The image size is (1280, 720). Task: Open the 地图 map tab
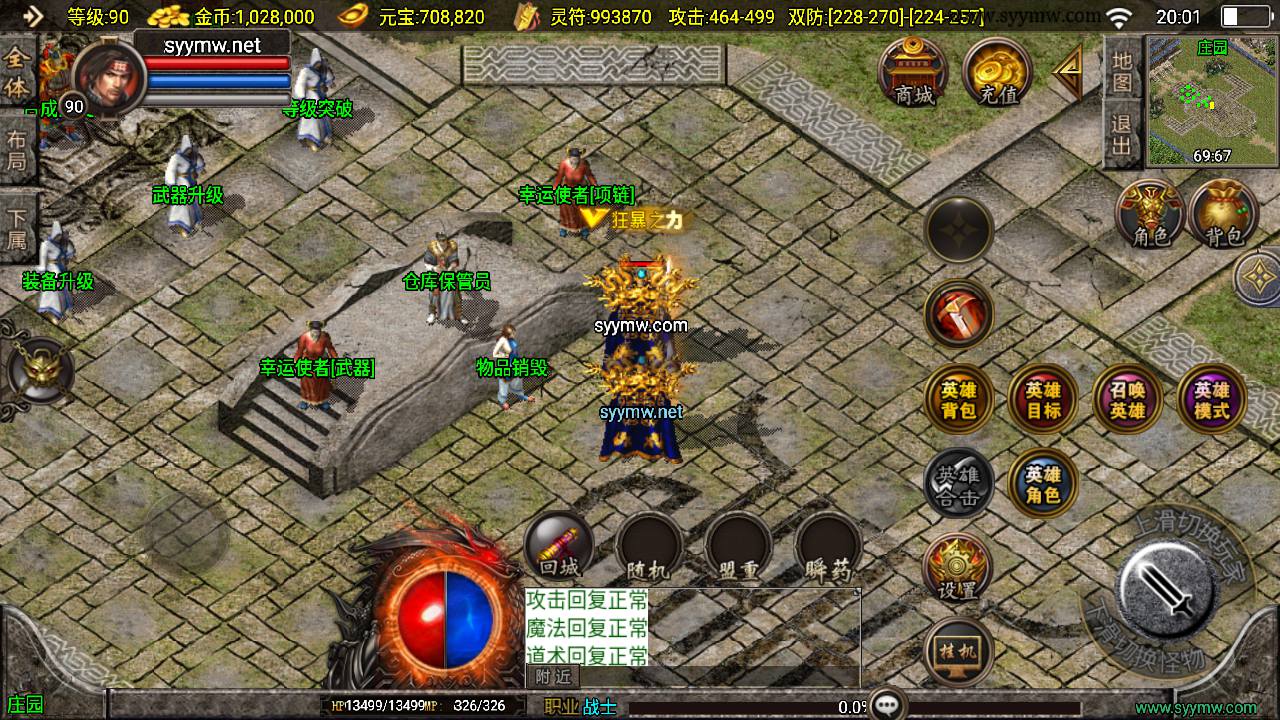1122,70
